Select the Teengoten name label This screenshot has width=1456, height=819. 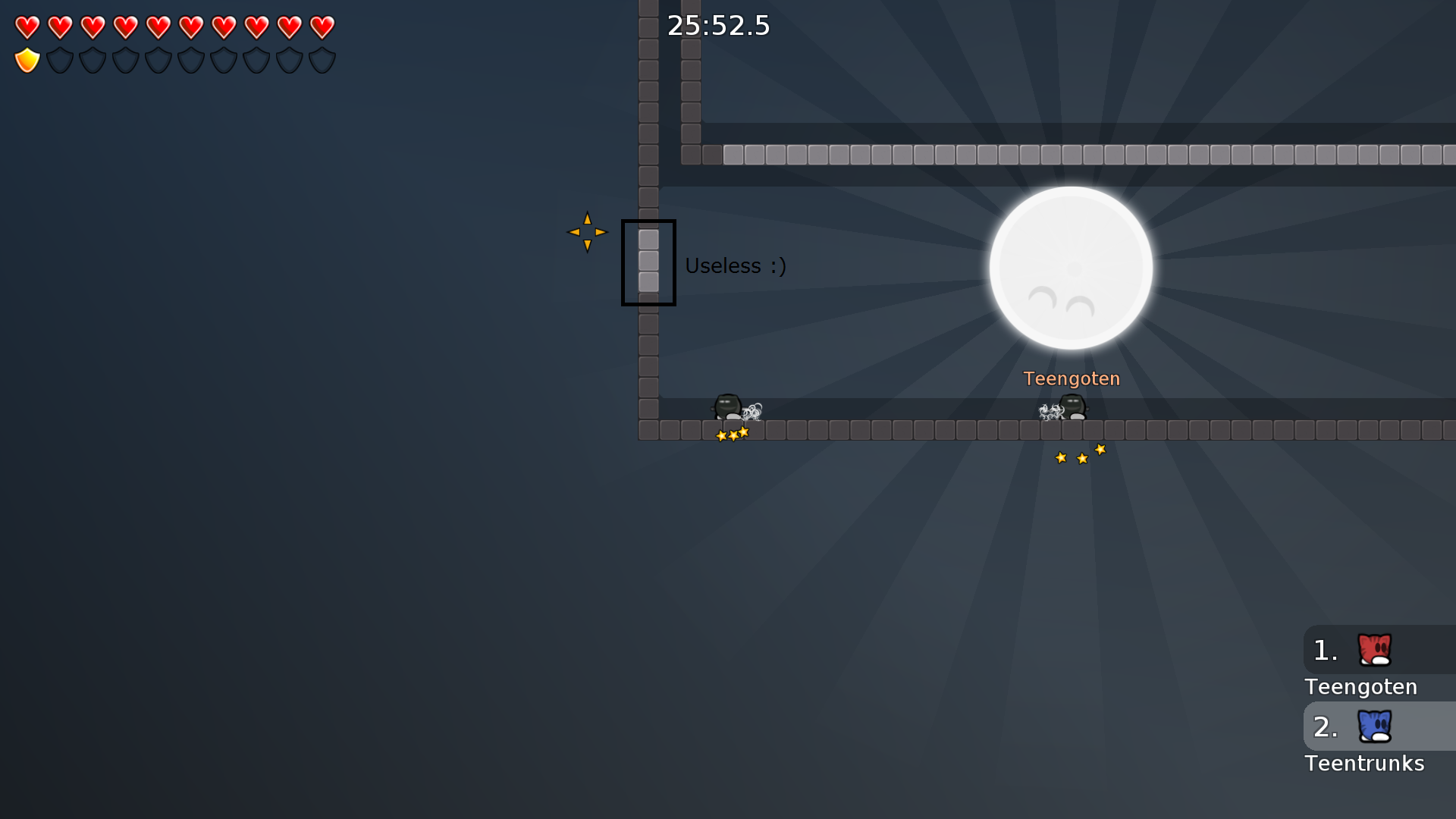[x=1072, y=378]
